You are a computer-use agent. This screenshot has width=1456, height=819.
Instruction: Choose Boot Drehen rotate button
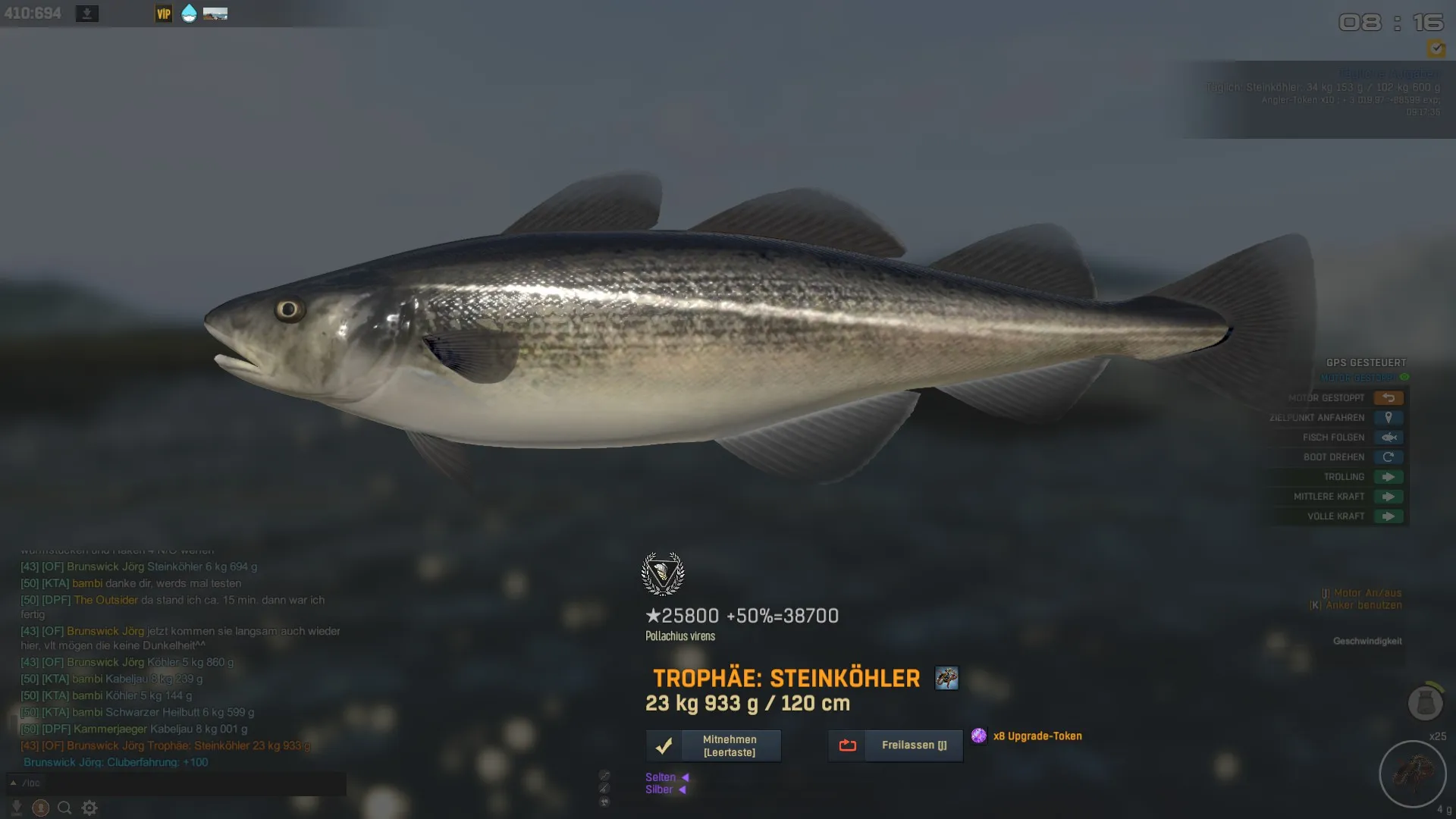pyautogui.click(x=1389, y=457)
